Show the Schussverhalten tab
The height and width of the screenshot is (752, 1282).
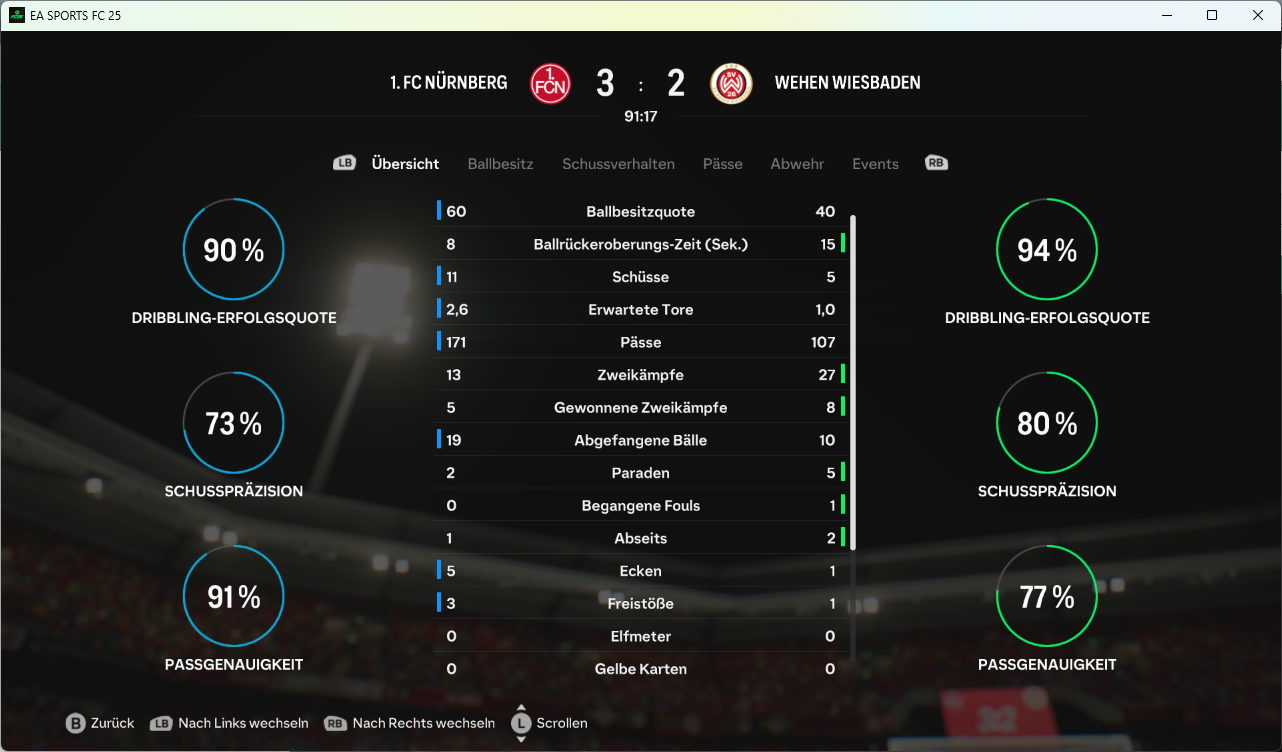click(x=618, y=164)
